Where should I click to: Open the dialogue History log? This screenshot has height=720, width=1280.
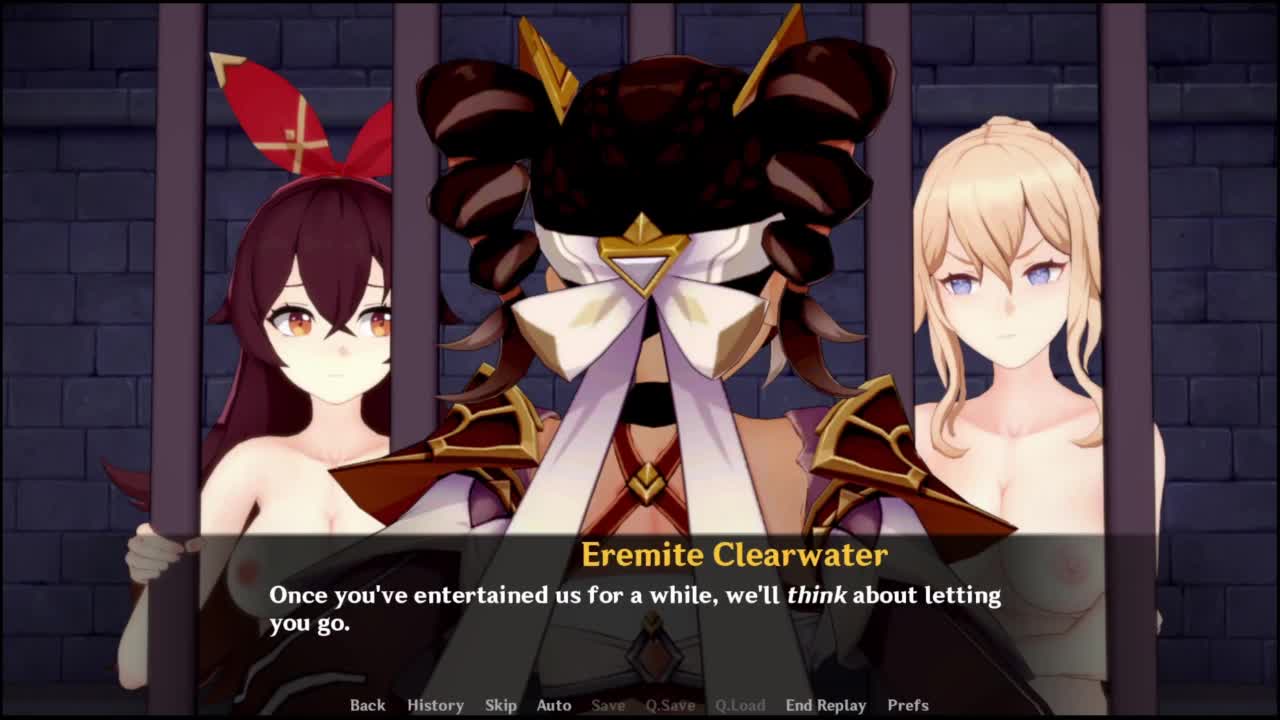click(x=435, y=705)
